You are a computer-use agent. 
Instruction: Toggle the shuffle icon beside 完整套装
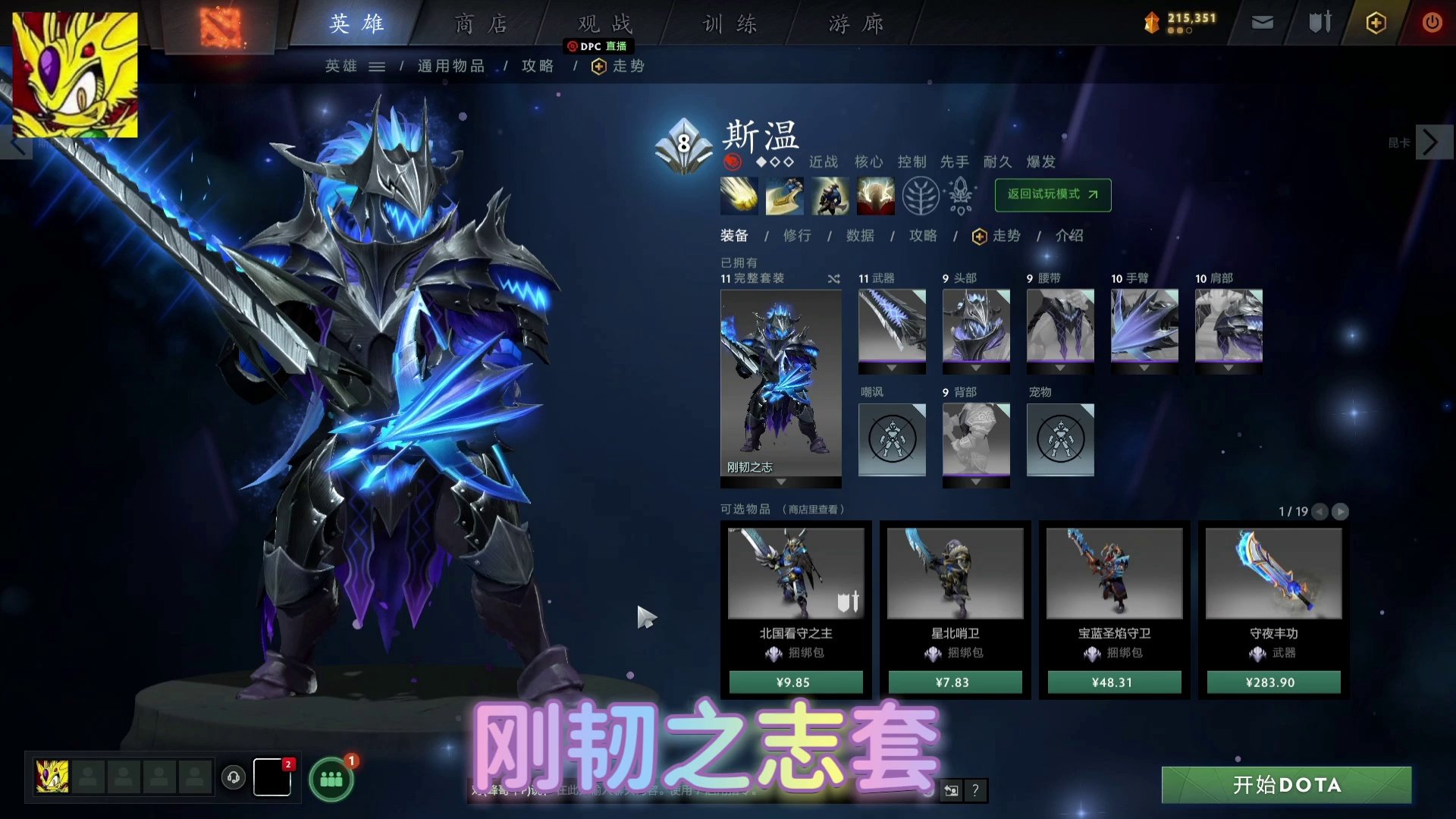[x=833, y=278]
